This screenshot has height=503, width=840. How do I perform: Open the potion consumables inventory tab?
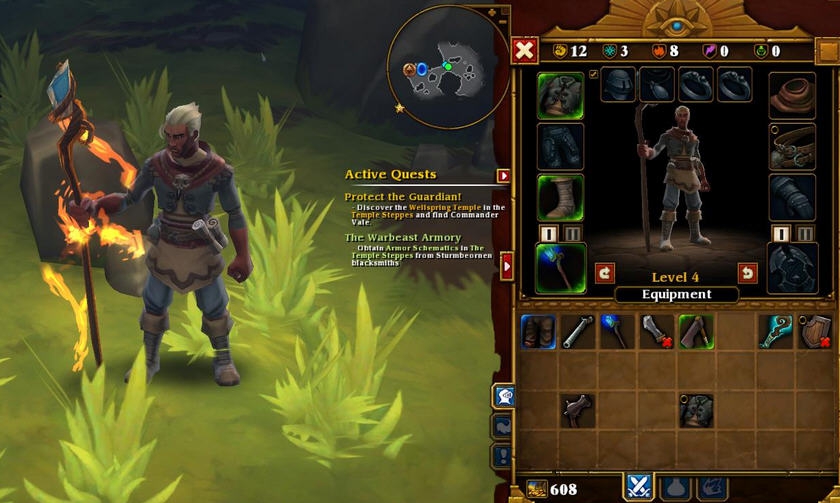pyautogui.click(x=675, y=487)
